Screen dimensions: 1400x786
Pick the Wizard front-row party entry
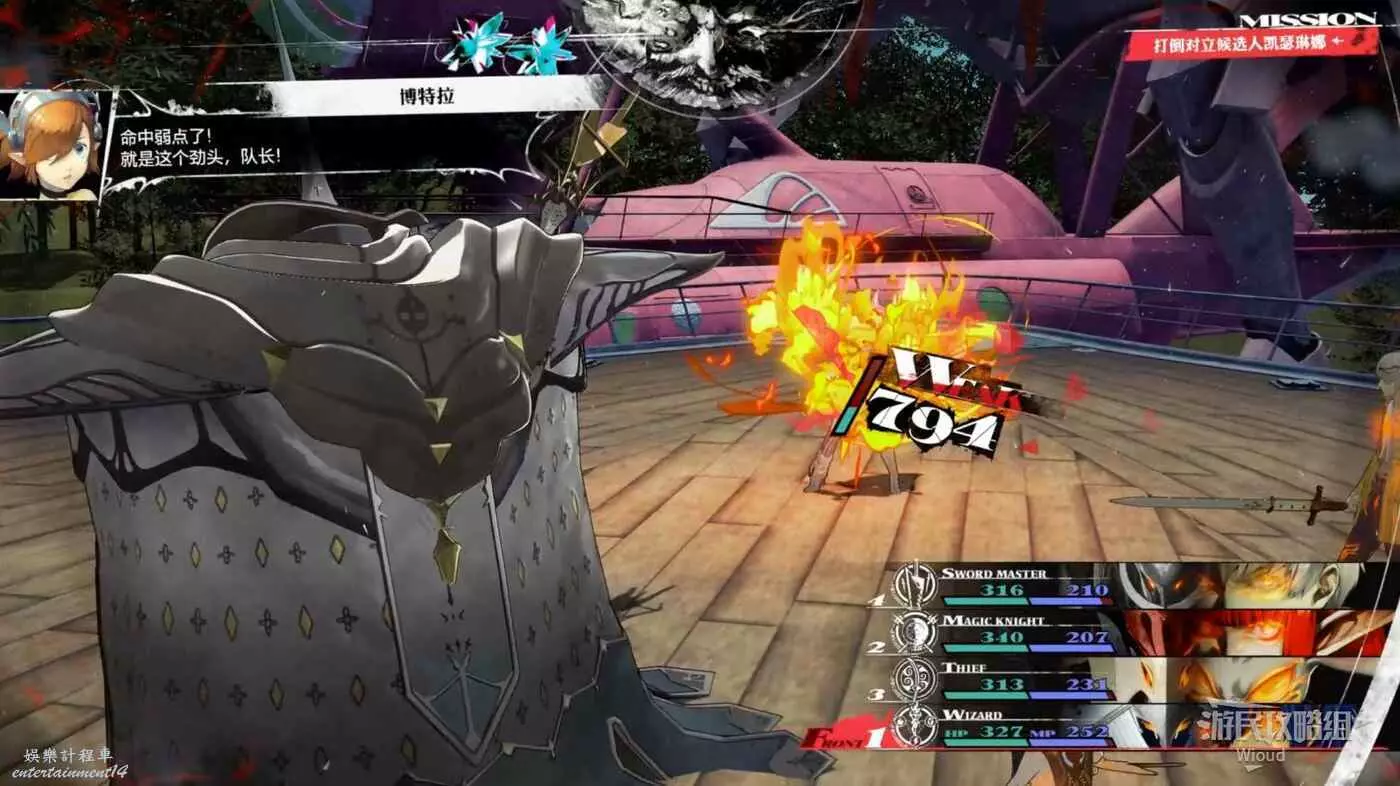click(x=1030, y=726)
